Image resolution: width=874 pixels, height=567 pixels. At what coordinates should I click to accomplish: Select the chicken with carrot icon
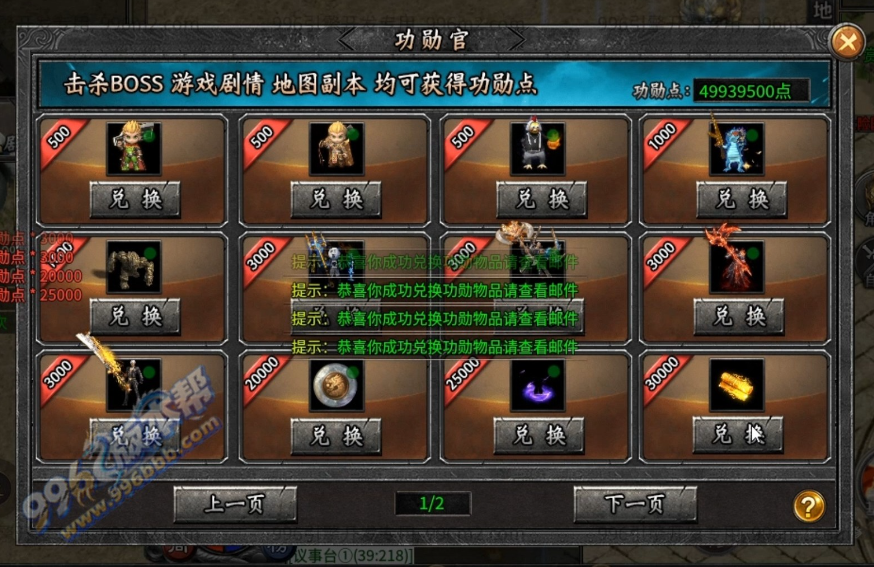pyautogui.click(x=539, y=148)
